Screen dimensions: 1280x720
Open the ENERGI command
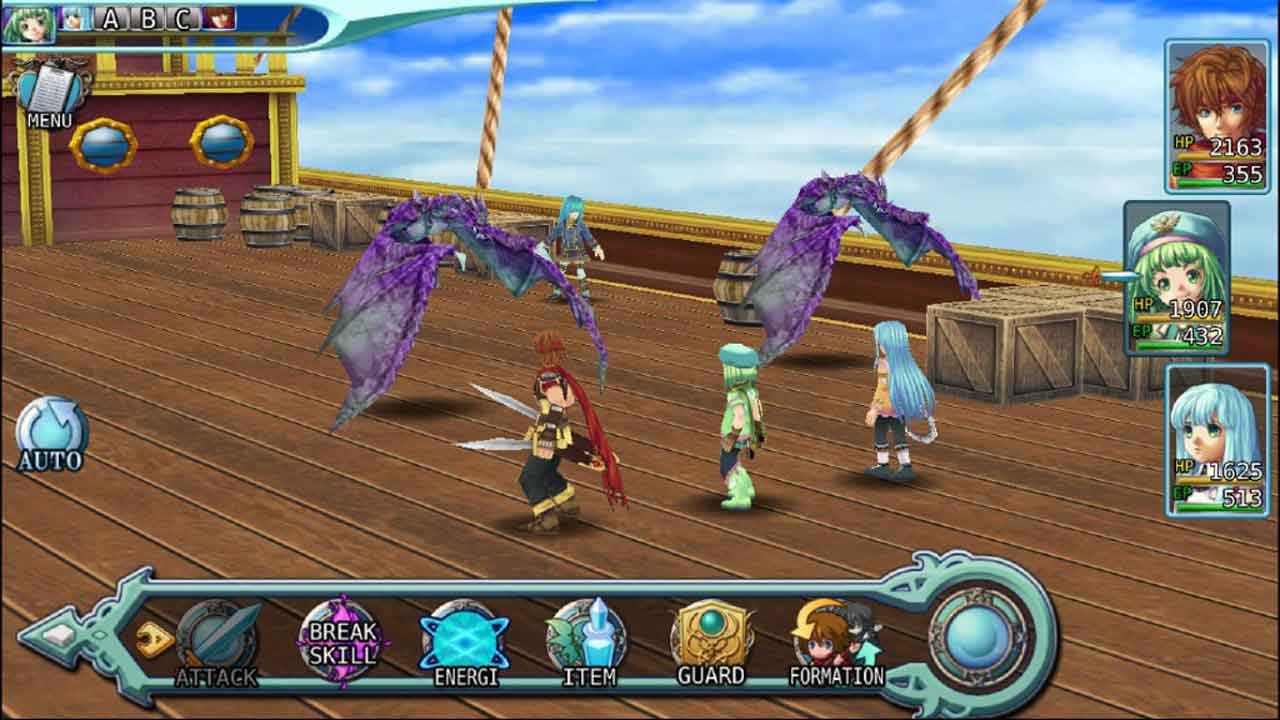coord(464,641)
